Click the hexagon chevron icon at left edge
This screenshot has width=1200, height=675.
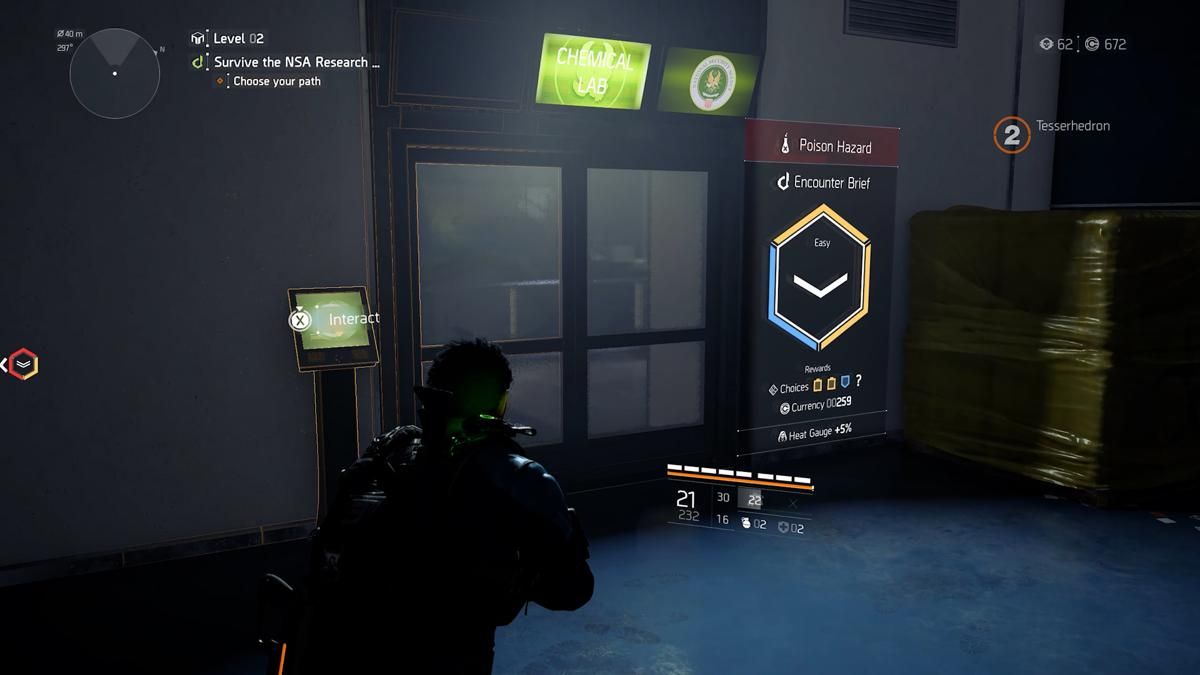(23, 364)
